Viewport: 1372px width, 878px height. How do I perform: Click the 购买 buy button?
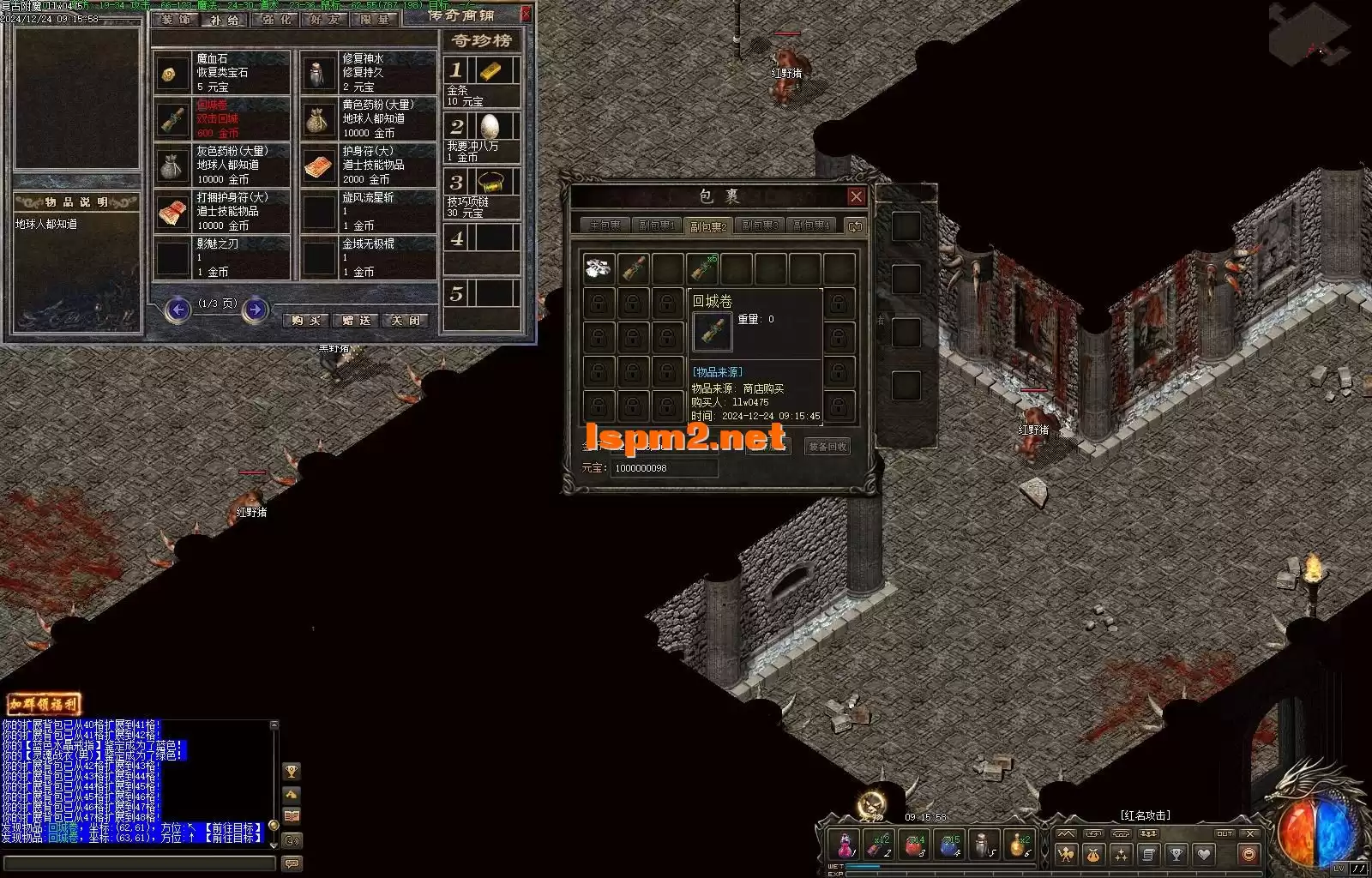[x=306, y=321]
